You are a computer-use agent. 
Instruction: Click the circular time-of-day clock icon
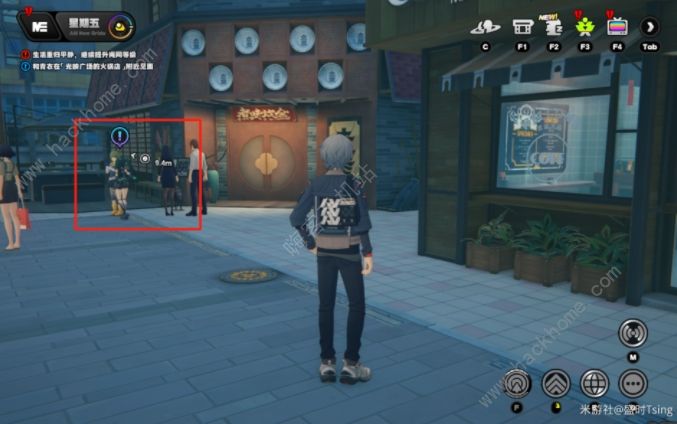pos(121,27)
